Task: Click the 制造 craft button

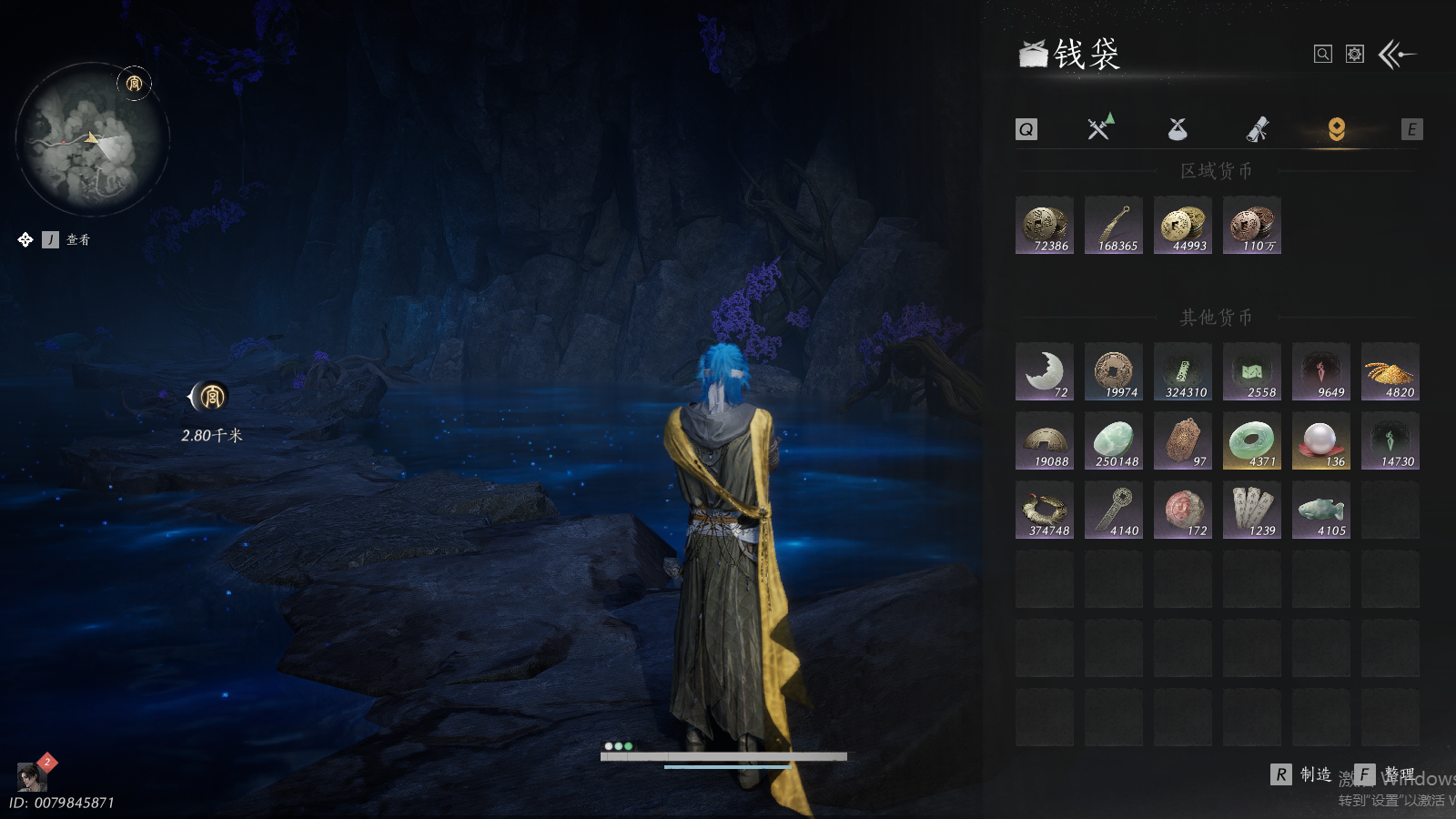Action: [1301, 774]
